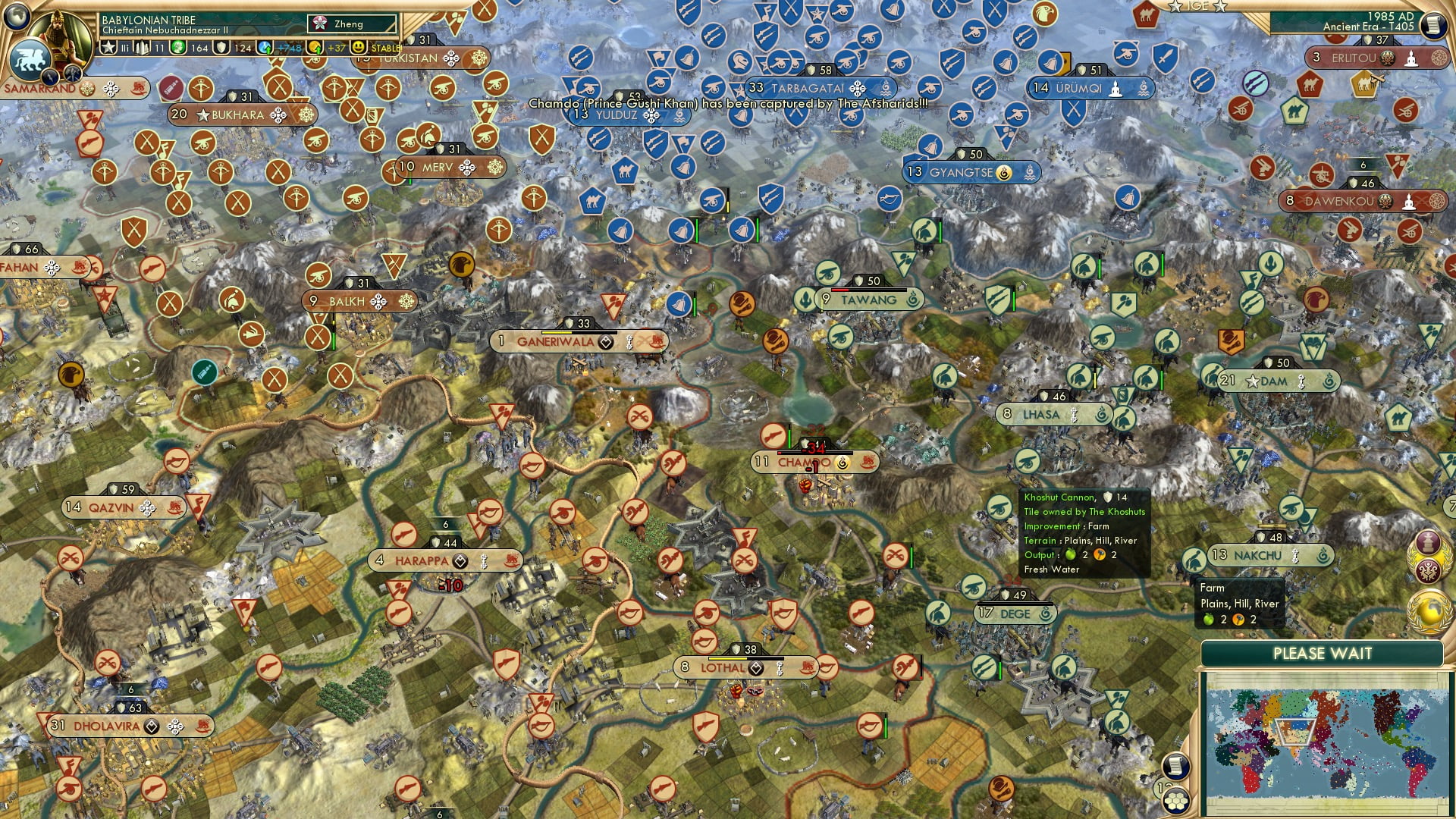
Task: Click the STABLE happiness indicator
Action: point(384,49)
